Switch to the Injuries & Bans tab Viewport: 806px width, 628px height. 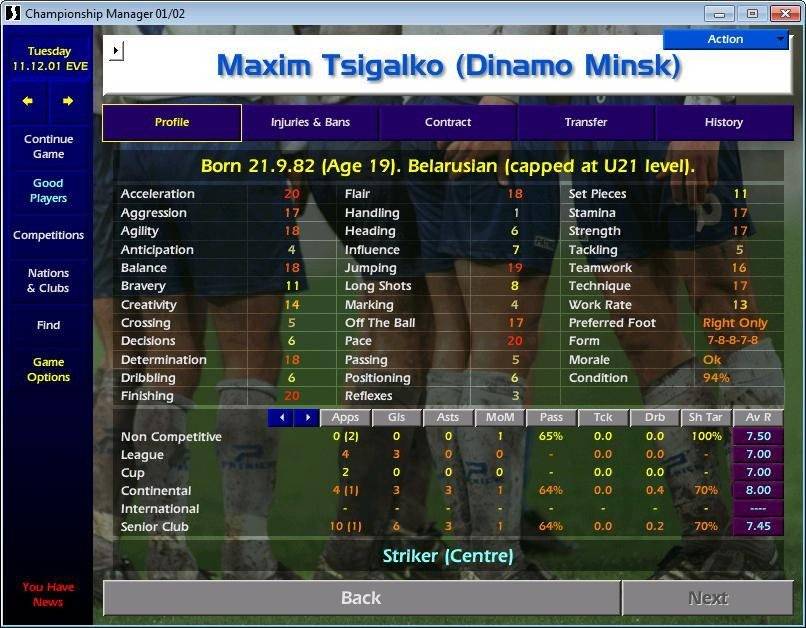click(310, 122)
